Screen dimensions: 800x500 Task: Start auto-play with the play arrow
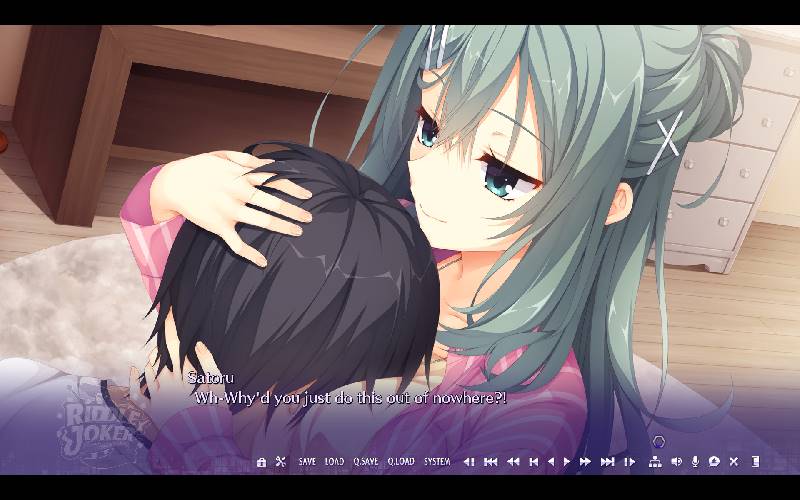pos(567,462)
